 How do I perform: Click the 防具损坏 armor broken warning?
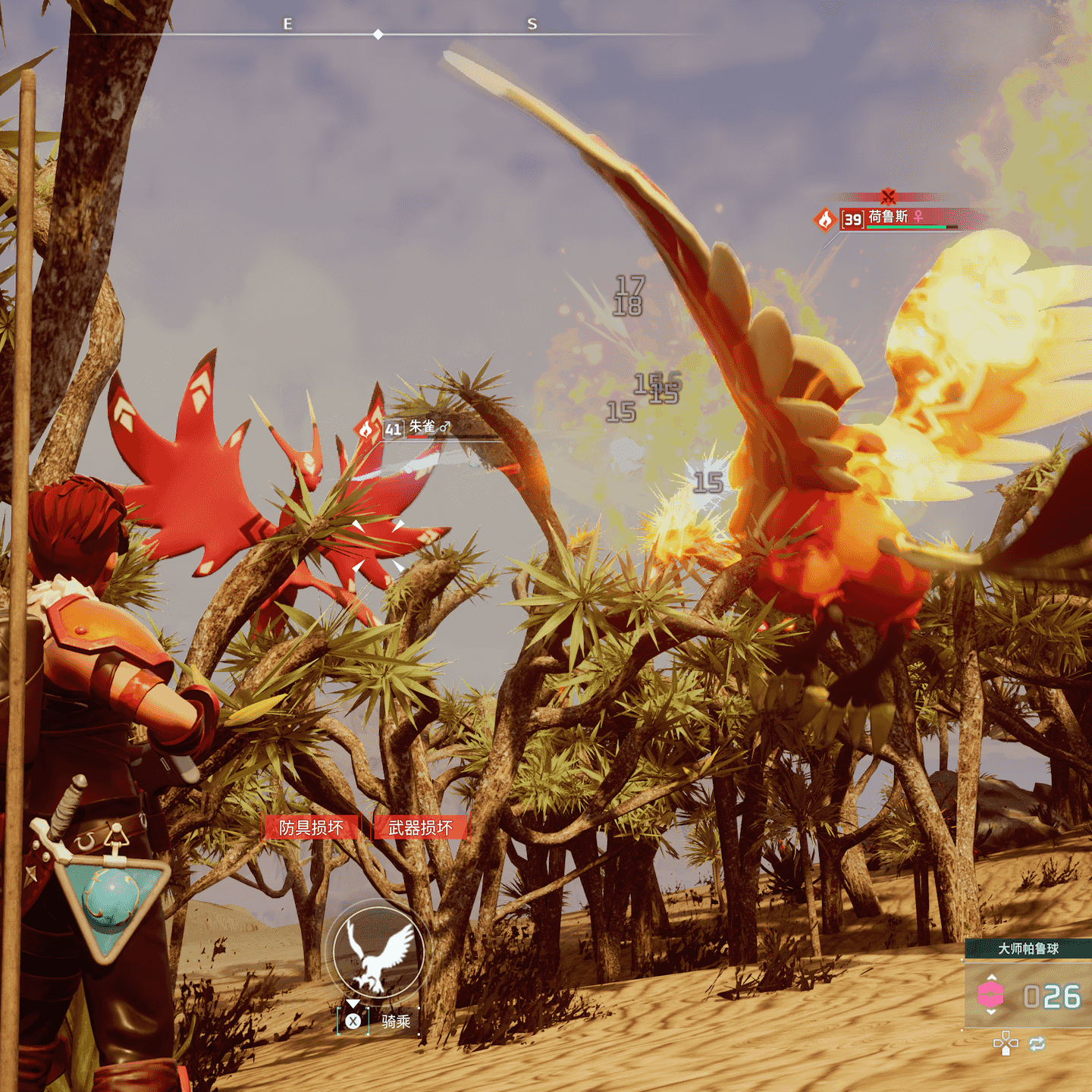[311, 827]
